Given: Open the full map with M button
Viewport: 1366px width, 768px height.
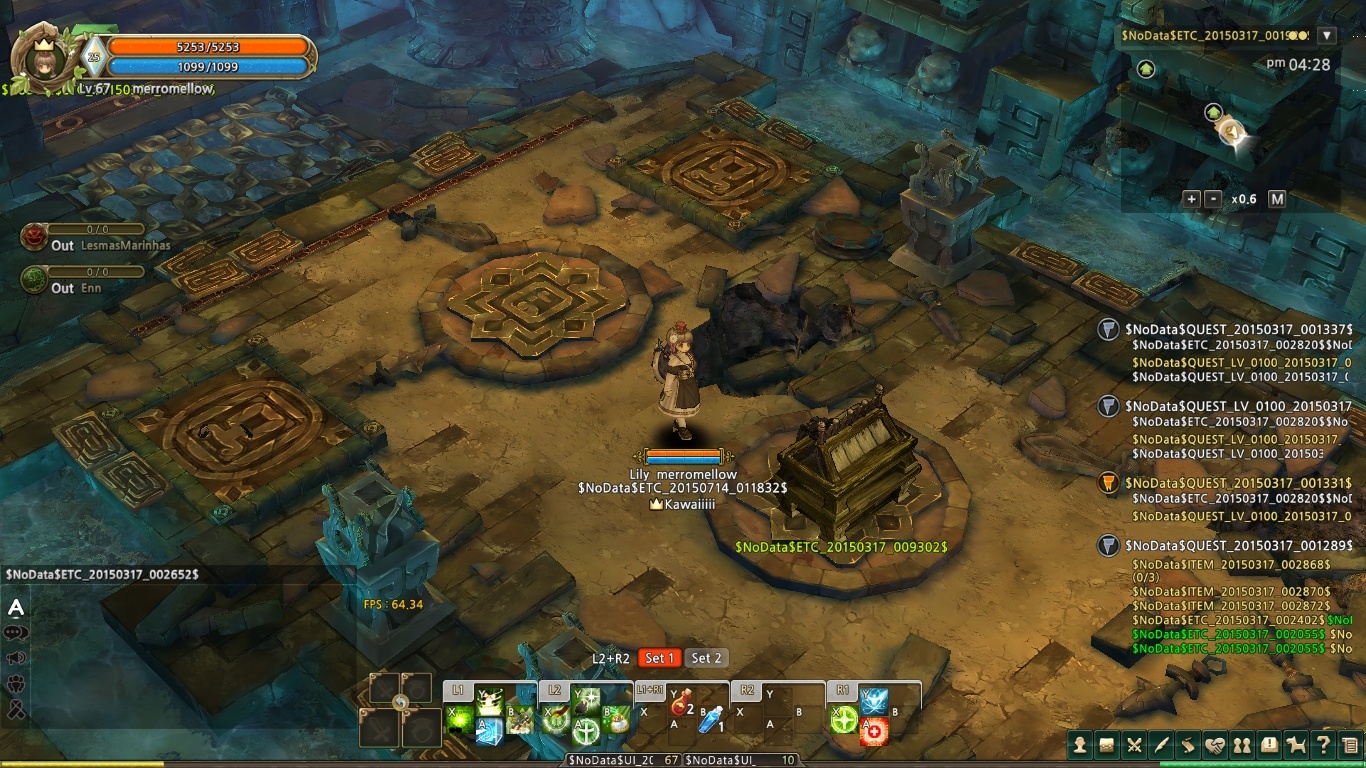Looking at the screenshot, I should [x=1277, y=199].
